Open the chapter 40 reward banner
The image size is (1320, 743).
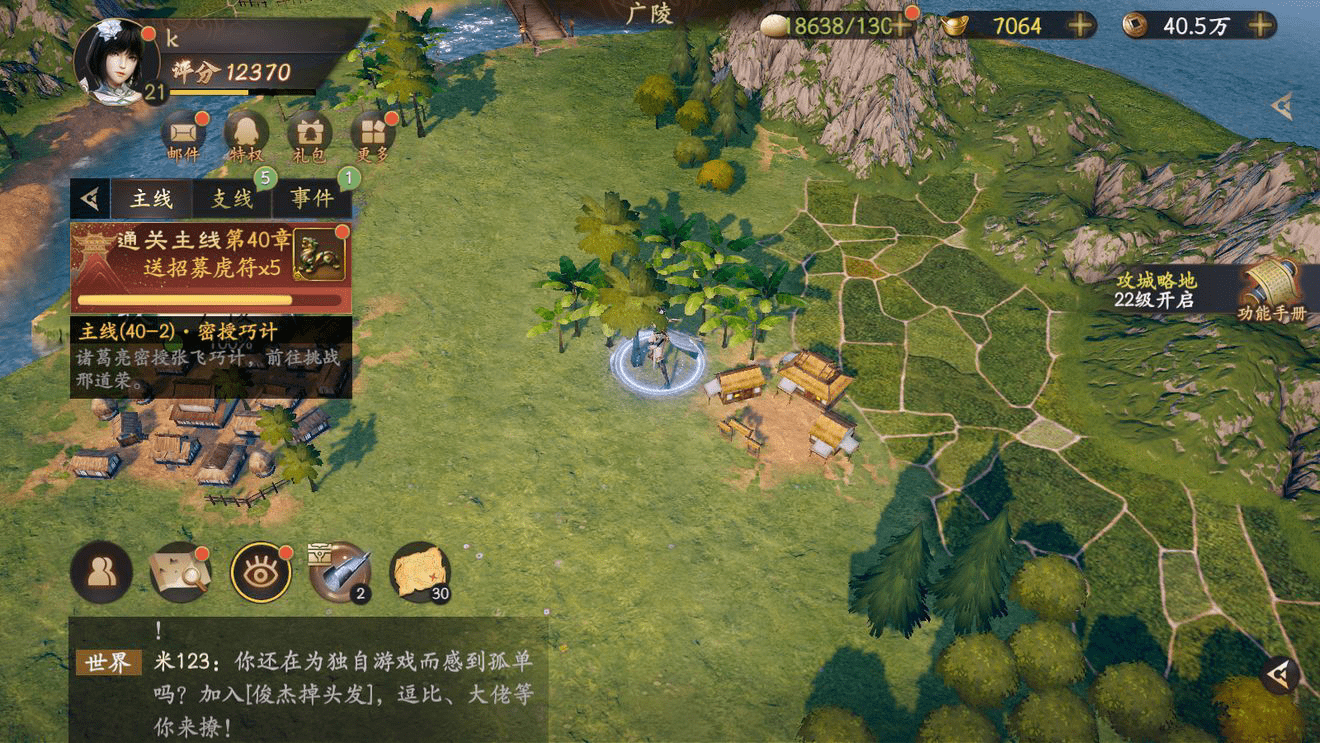tap(210, 267)
